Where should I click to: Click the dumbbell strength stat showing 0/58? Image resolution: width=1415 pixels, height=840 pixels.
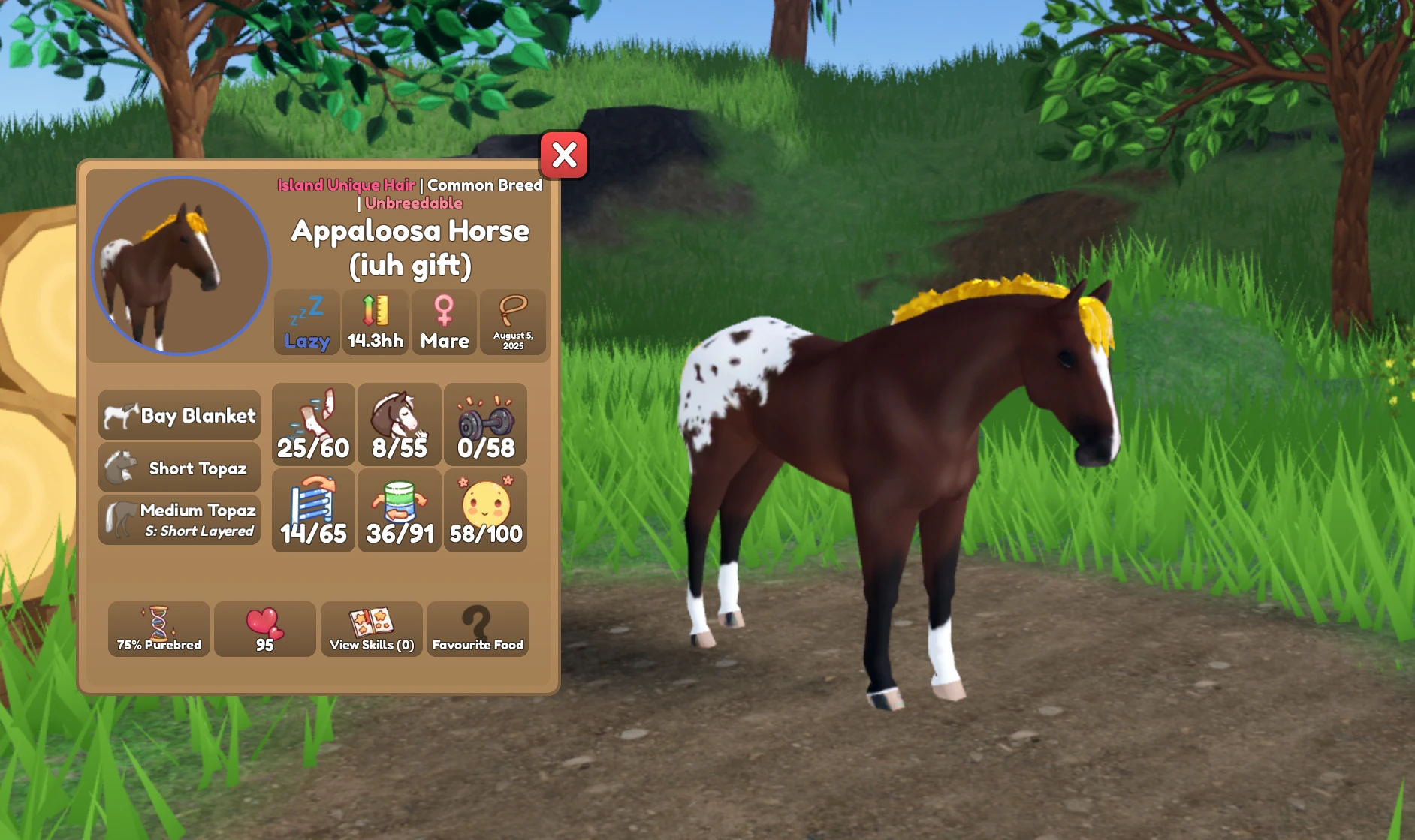(485, 424)
